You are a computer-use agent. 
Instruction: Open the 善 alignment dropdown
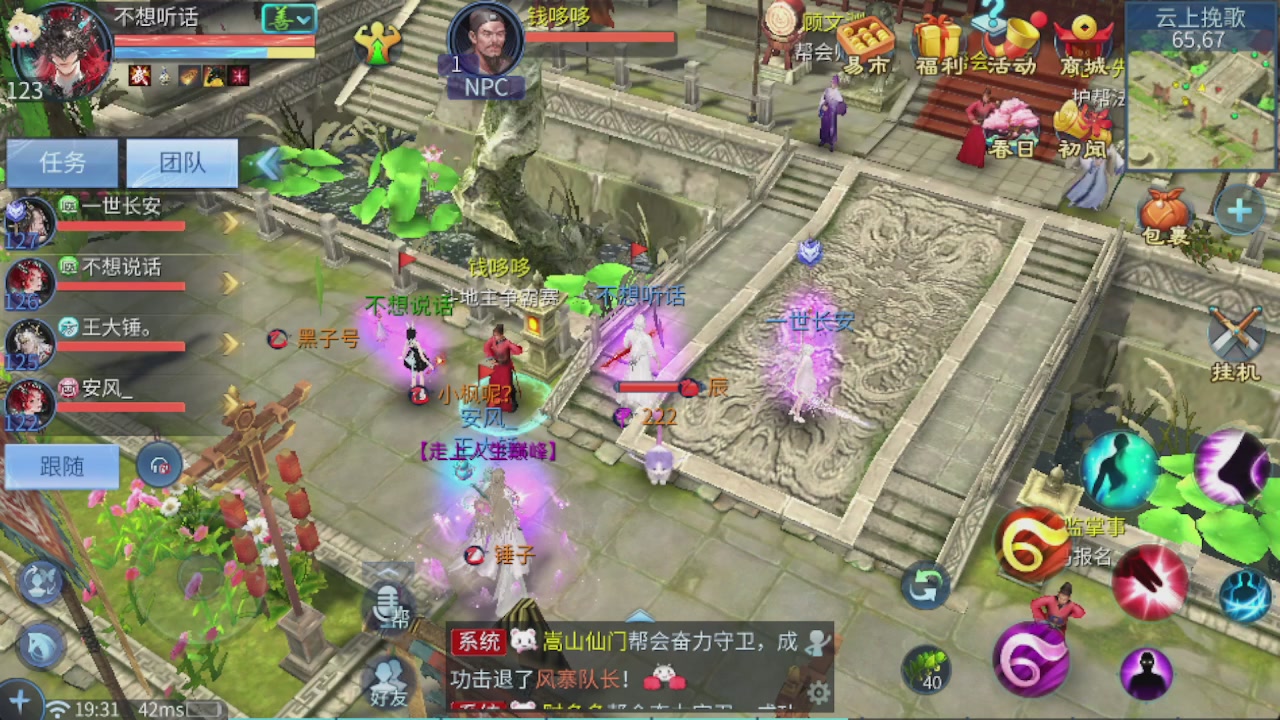pyautogui.click(x=288, y=18)
